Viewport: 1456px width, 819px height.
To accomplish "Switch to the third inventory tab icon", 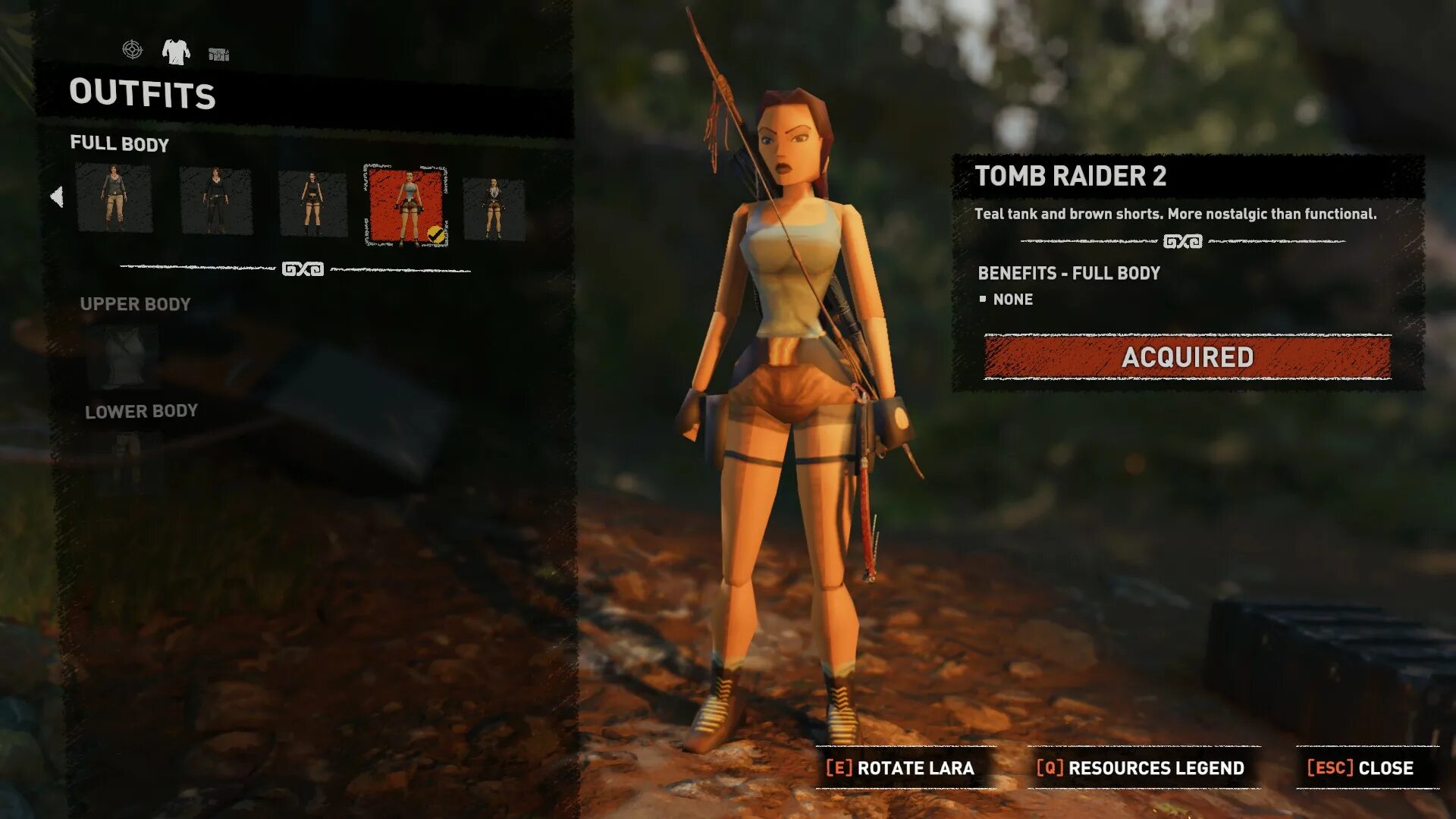I will click(218, 54).
